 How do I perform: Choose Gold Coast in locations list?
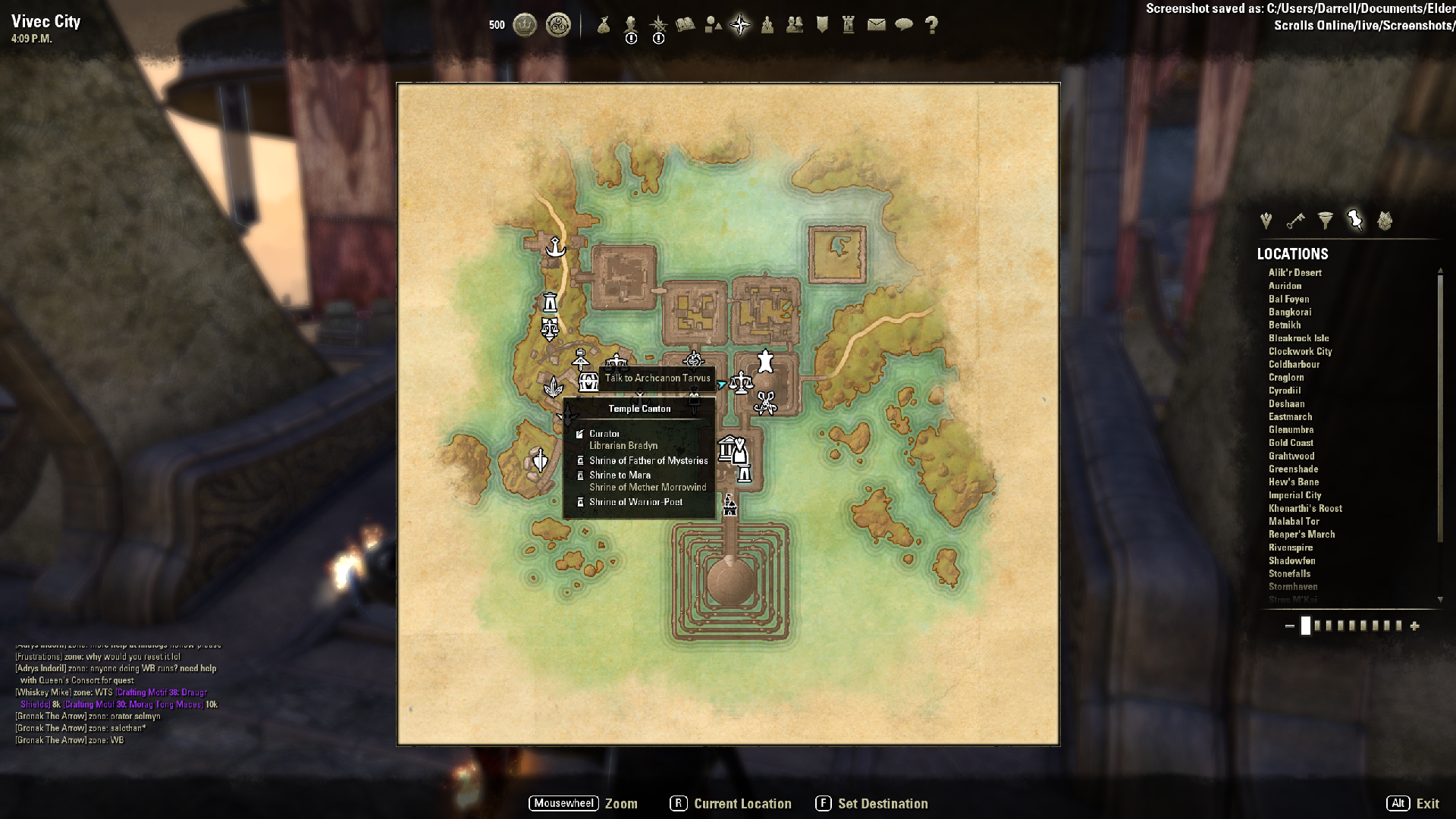point(1291,443)
